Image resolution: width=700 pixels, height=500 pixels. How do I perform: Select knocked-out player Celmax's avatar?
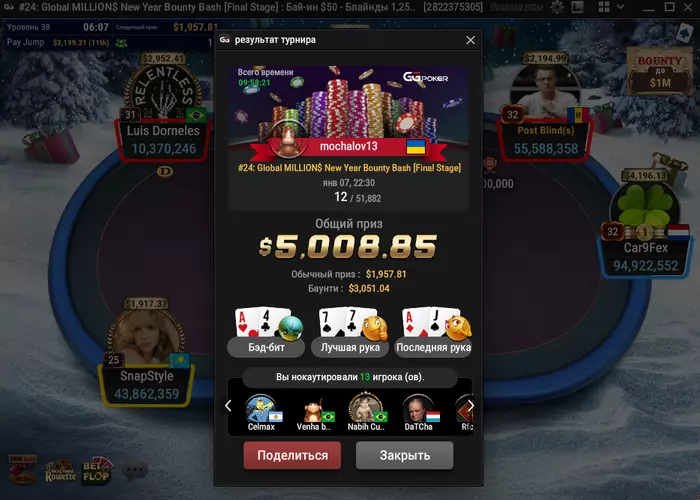click(x=260, y=409)
